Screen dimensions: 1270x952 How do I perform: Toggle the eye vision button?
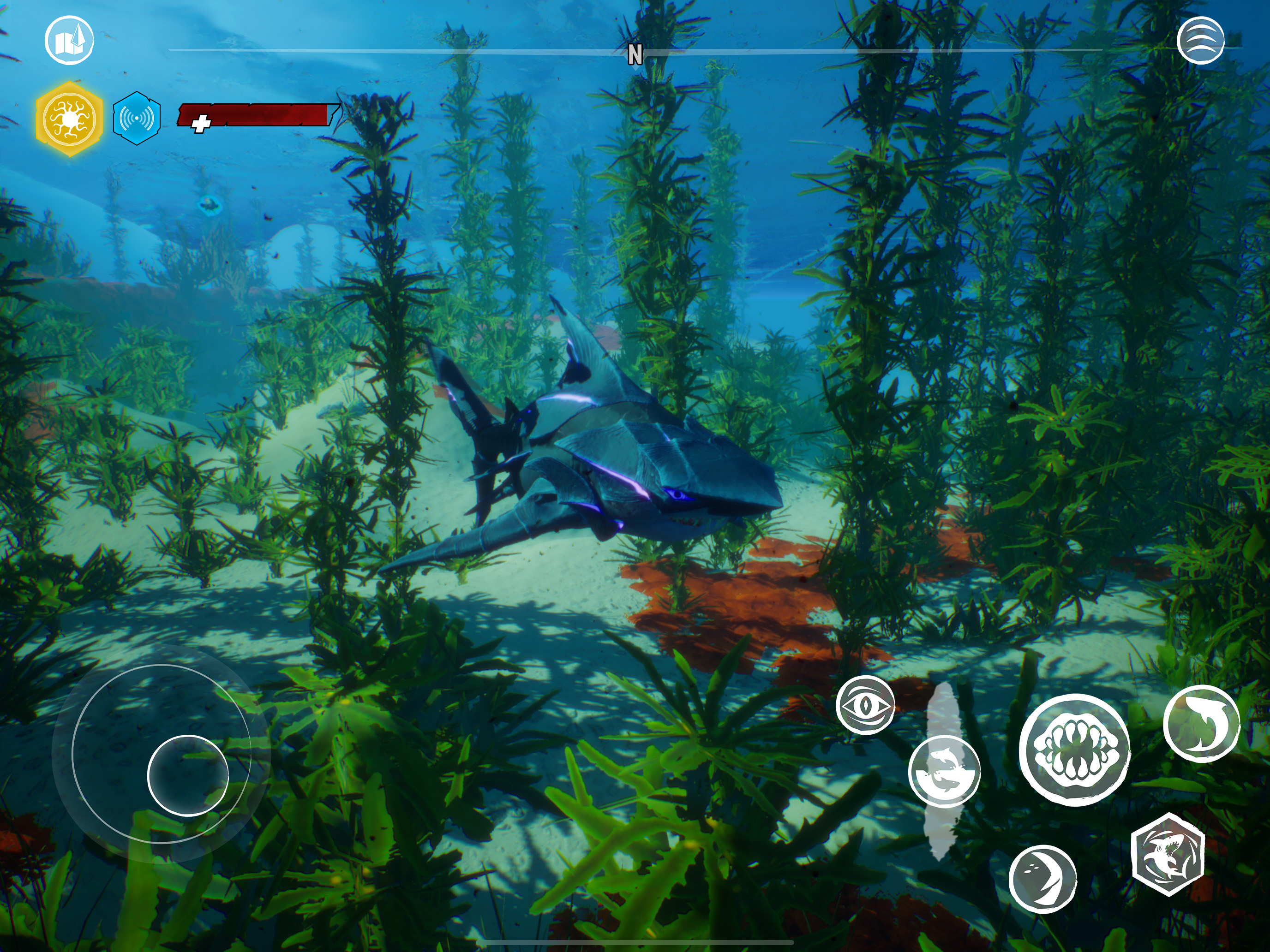865,705
